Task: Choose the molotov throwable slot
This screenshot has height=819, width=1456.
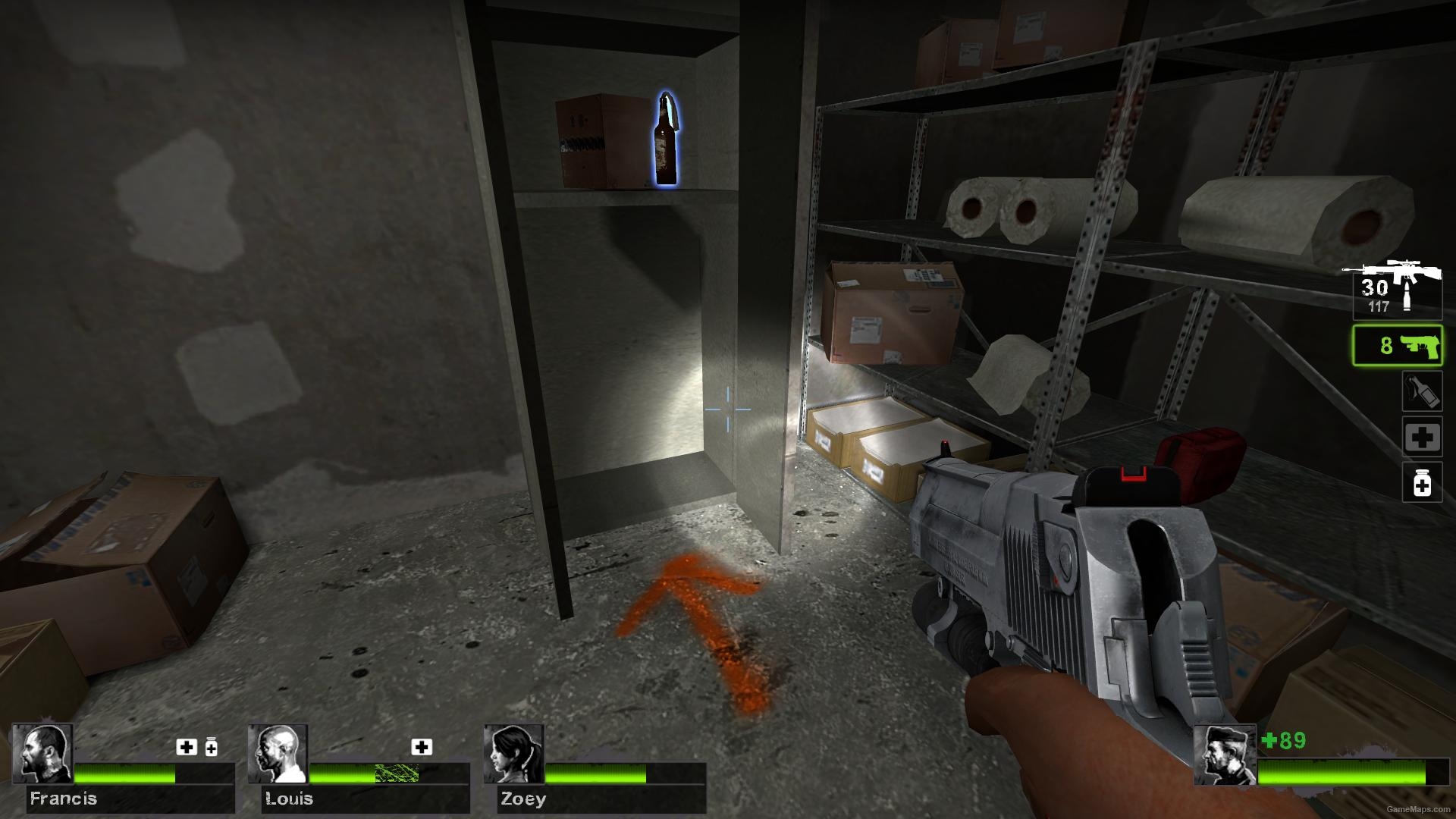Action: pyautogui.click(x=1421, y=391)
